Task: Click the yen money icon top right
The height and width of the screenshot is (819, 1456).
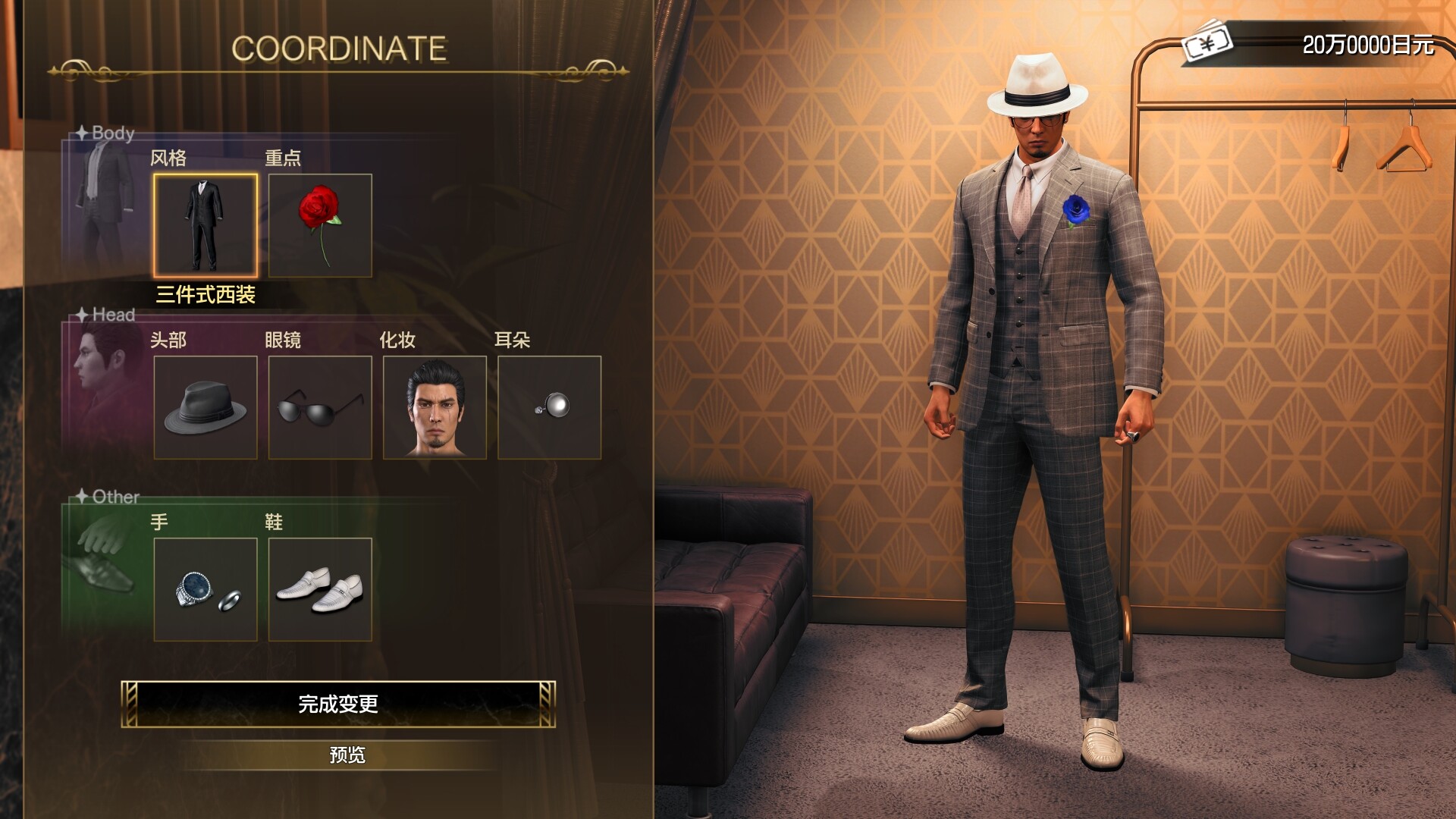Action: [1207, 44]
